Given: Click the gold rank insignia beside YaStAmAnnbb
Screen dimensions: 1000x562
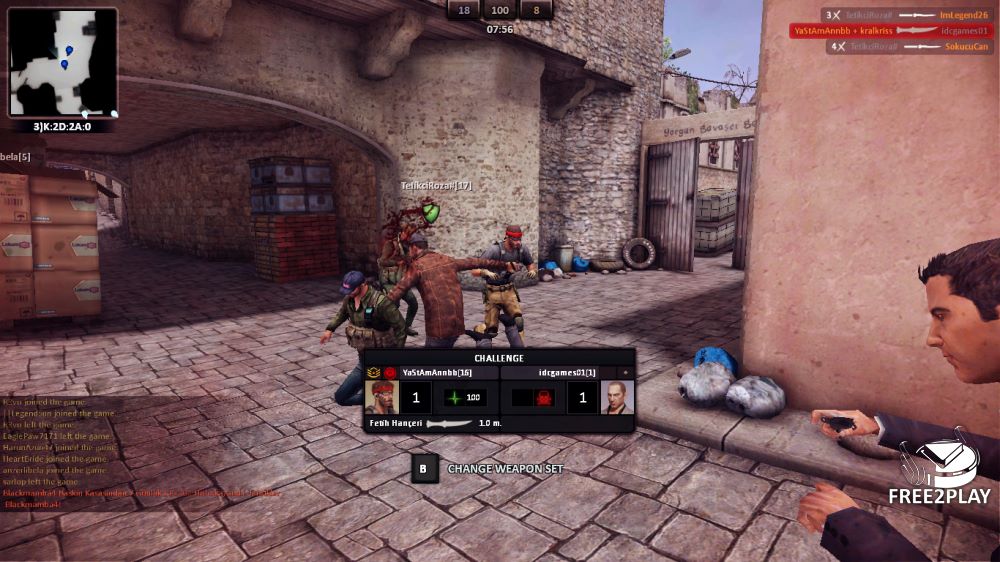Looking at the screenshot, I should [374, 372].
